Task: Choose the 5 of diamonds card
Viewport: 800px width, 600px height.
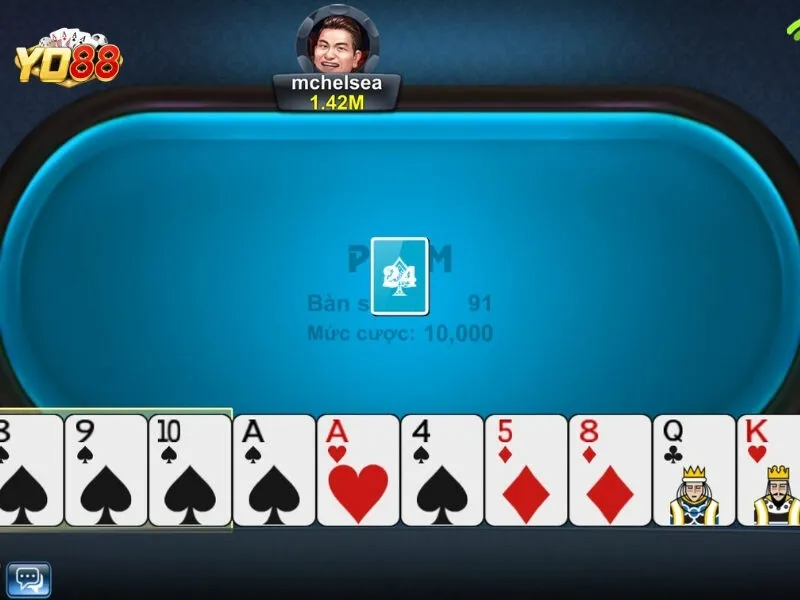Action: [x=525, y=470]
